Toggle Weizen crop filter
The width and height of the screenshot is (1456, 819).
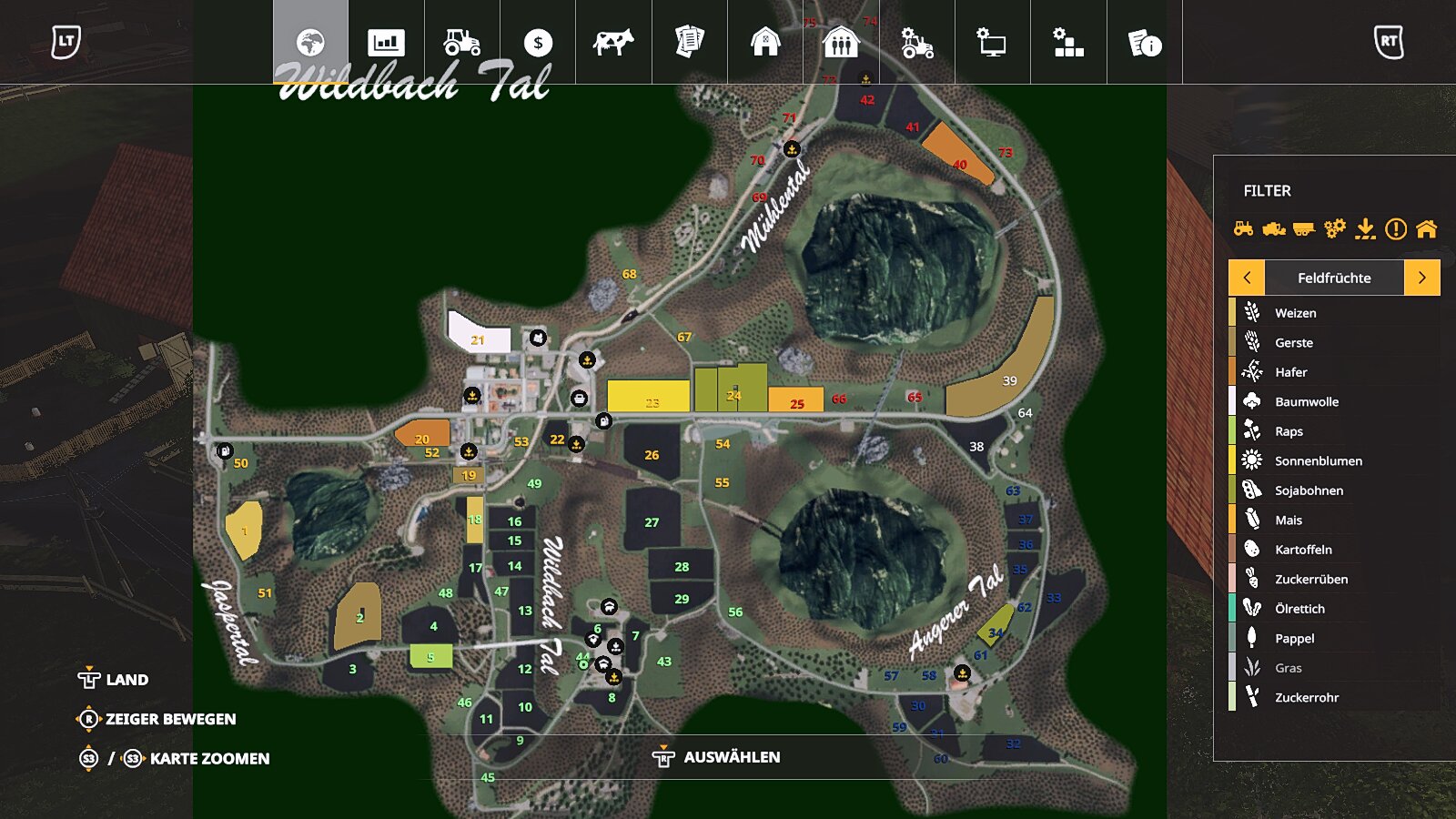click(x=1295, y=313)
